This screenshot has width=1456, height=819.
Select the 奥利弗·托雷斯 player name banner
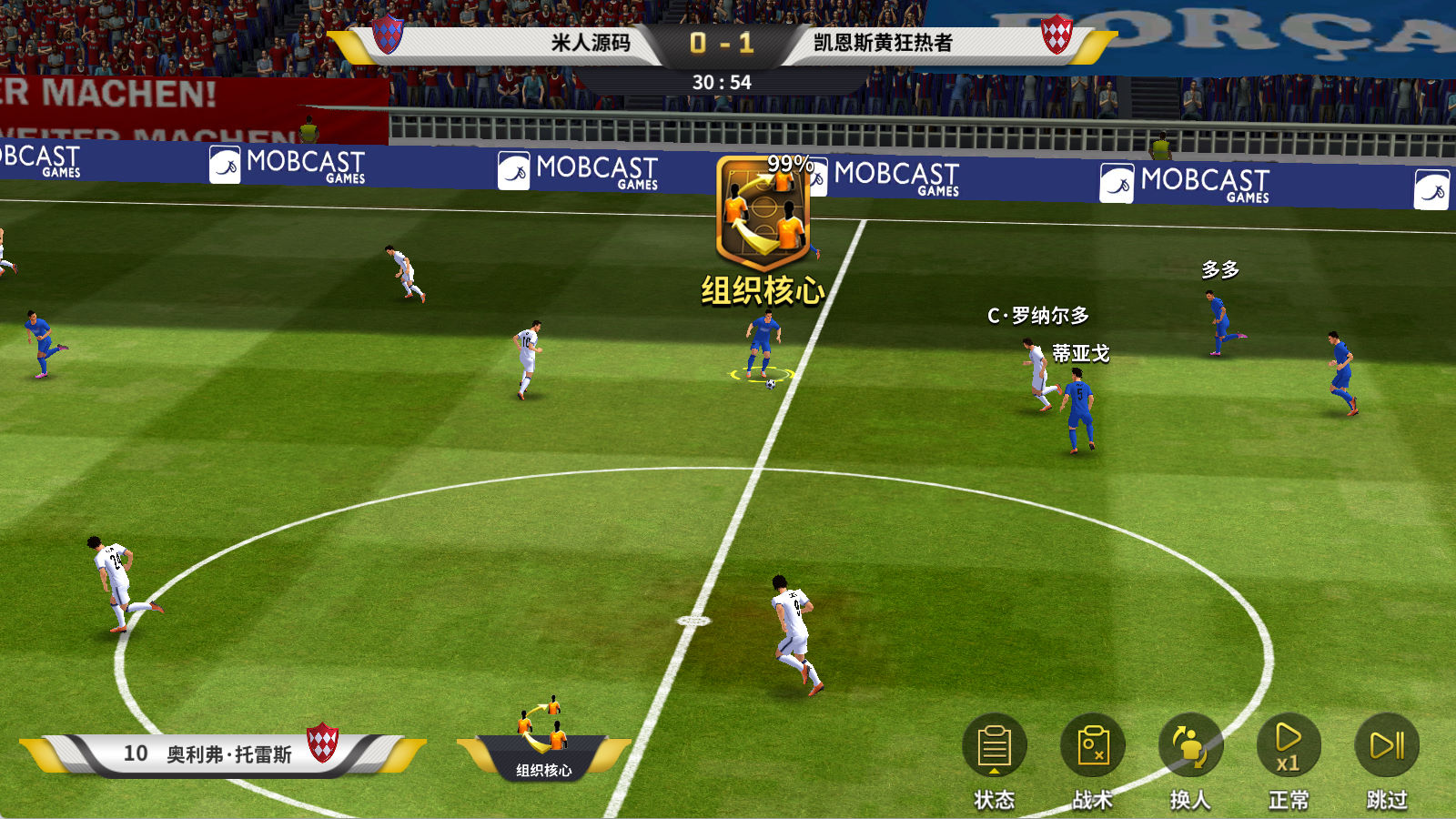(223, 753)
